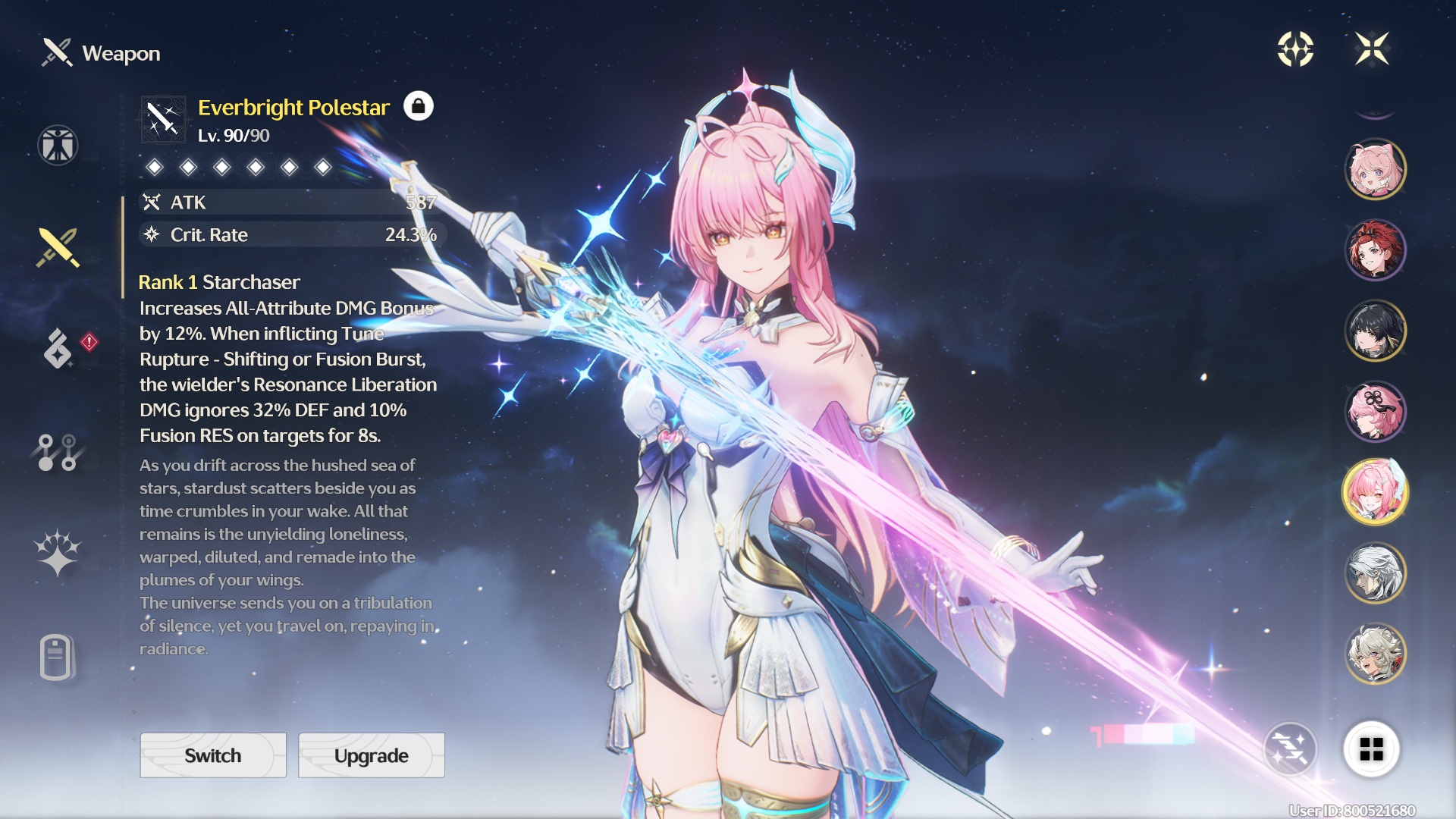This screenshot has width=1456, height=819.
Task: Click the sparkle swap button
Action: click(1290, 749)
